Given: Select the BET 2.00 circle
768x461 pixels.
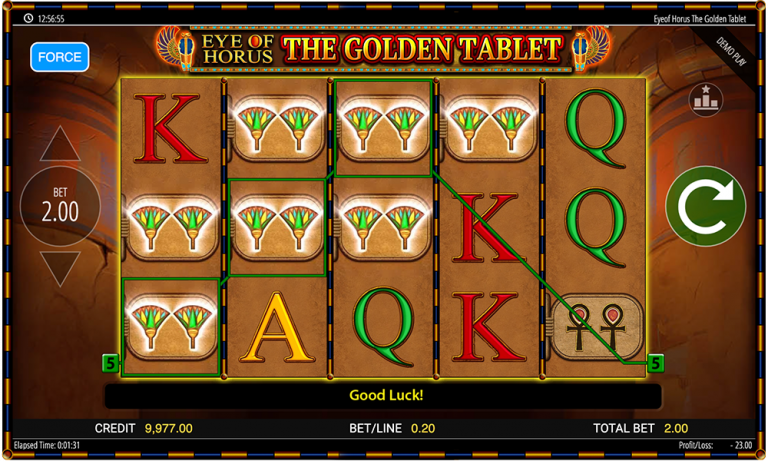Looking at the screenshot, I should pos(60,206).
